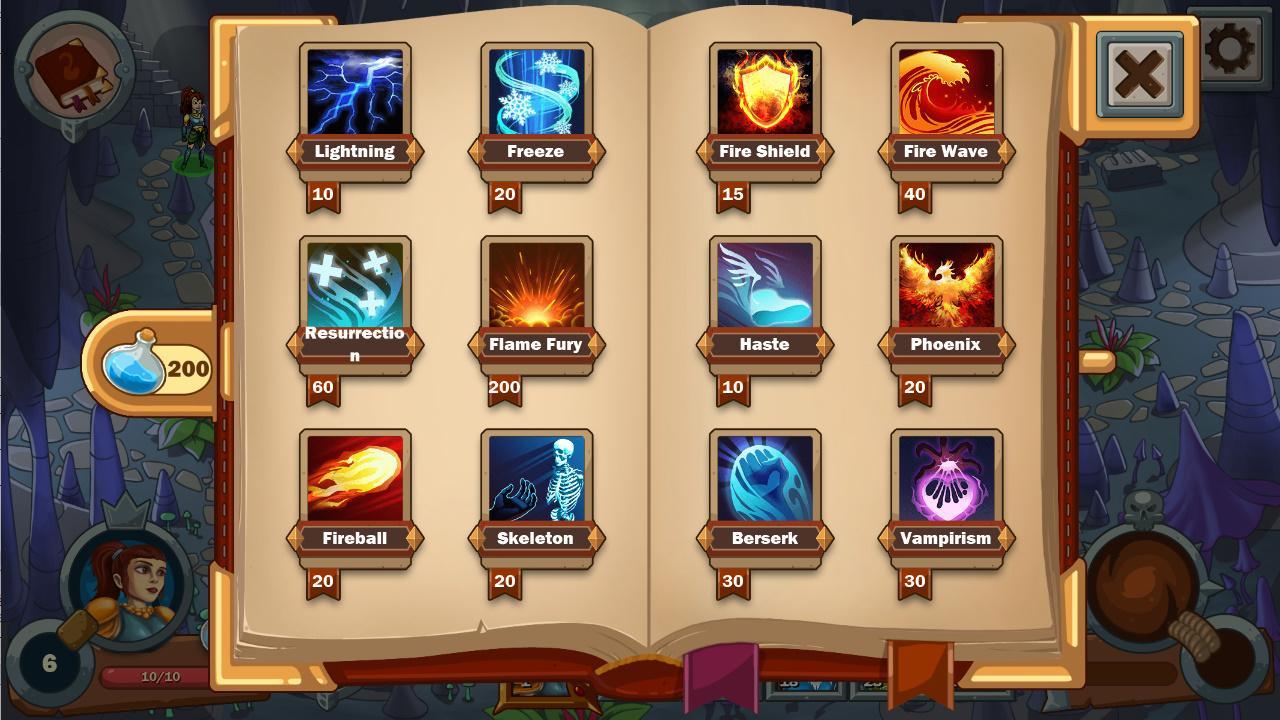
Task: Click the potion flask showing 200
Action: coord(152,368)
